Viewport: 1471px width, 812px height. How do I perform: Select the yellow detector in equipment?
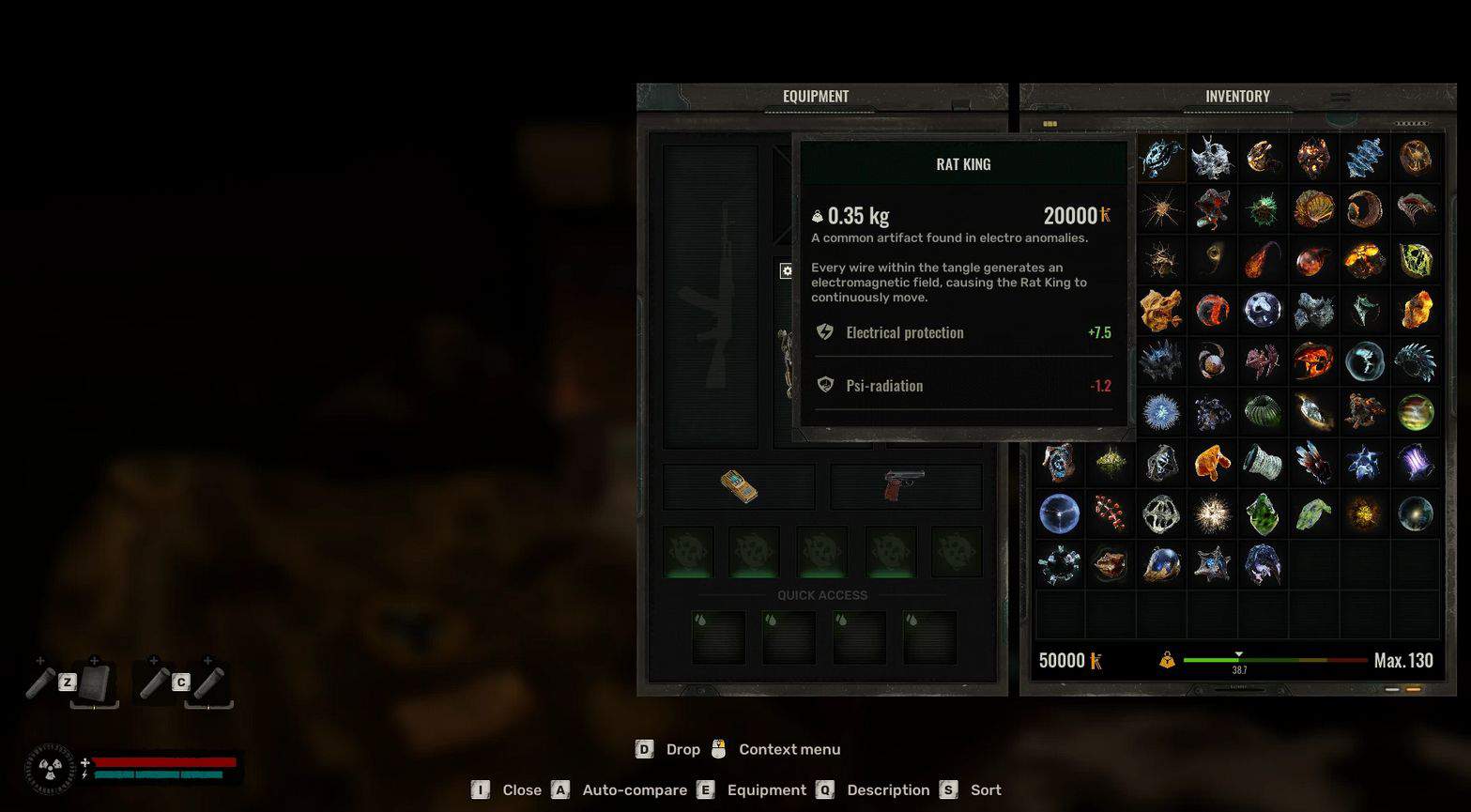pos(739,486)
